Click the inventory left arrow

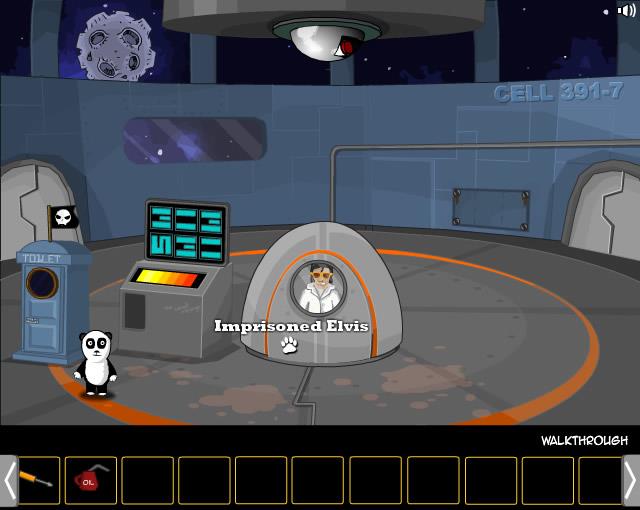click(x=9, y=481)
